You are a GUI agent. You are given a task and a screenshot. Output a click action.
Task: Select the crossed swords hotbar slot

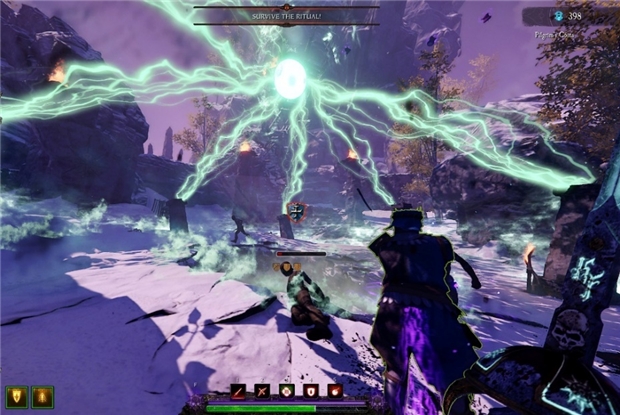(x=262, y=391)
